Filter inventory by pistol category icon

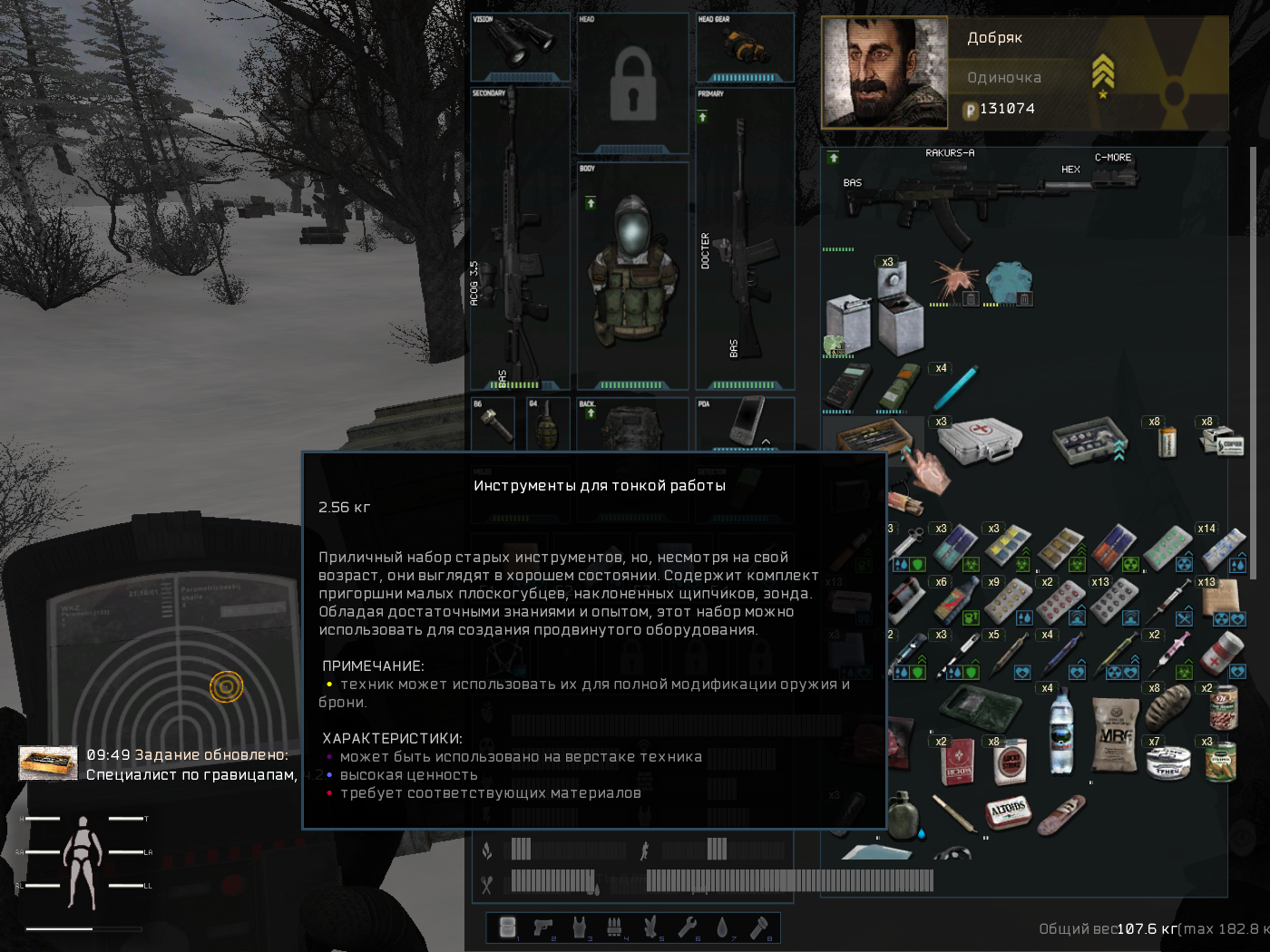(x=543, y=927)
